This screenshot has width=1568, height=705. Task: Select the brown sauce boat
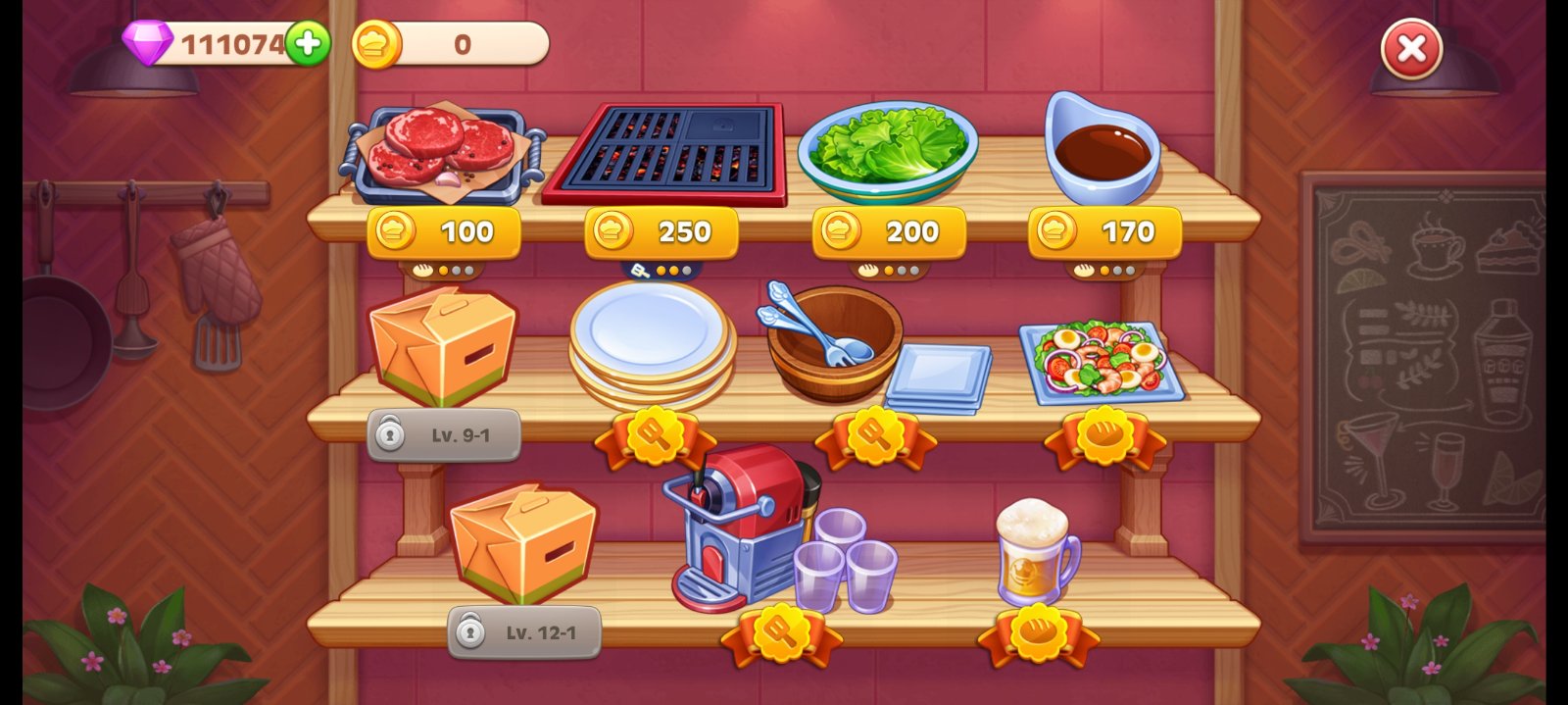pos(1102,147)
